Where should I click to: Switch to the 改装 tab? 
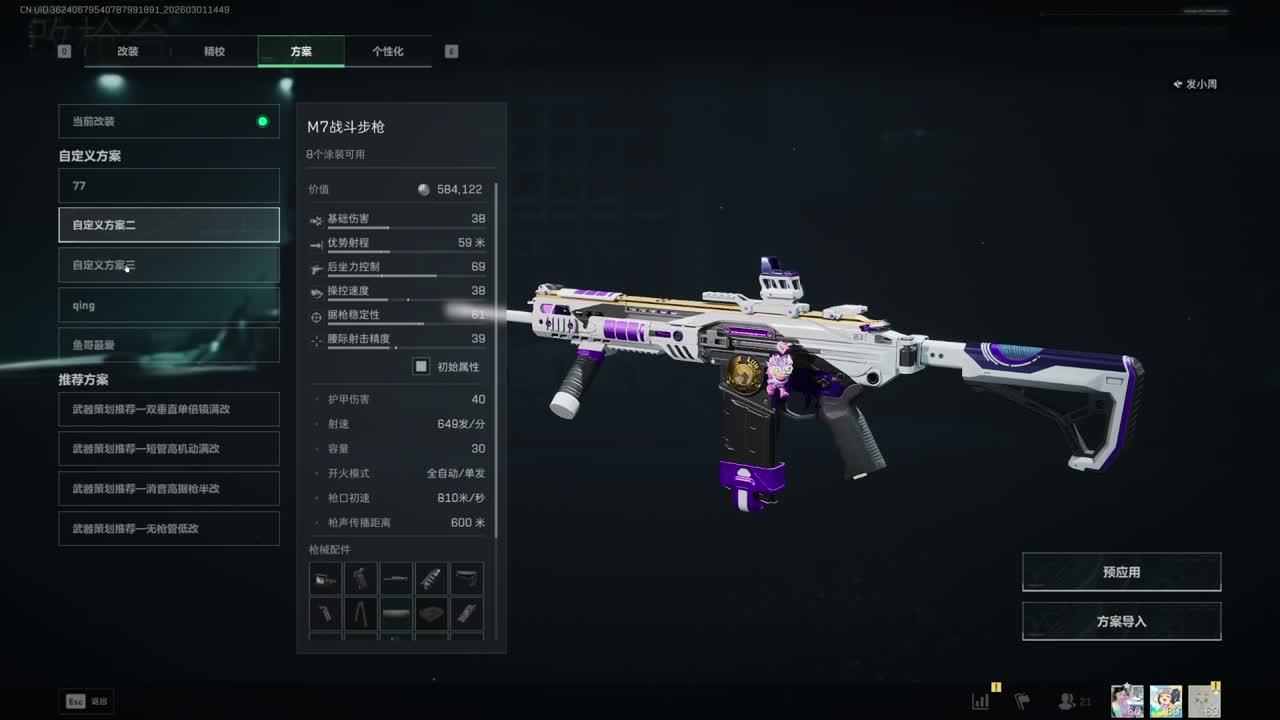[128, 51]
